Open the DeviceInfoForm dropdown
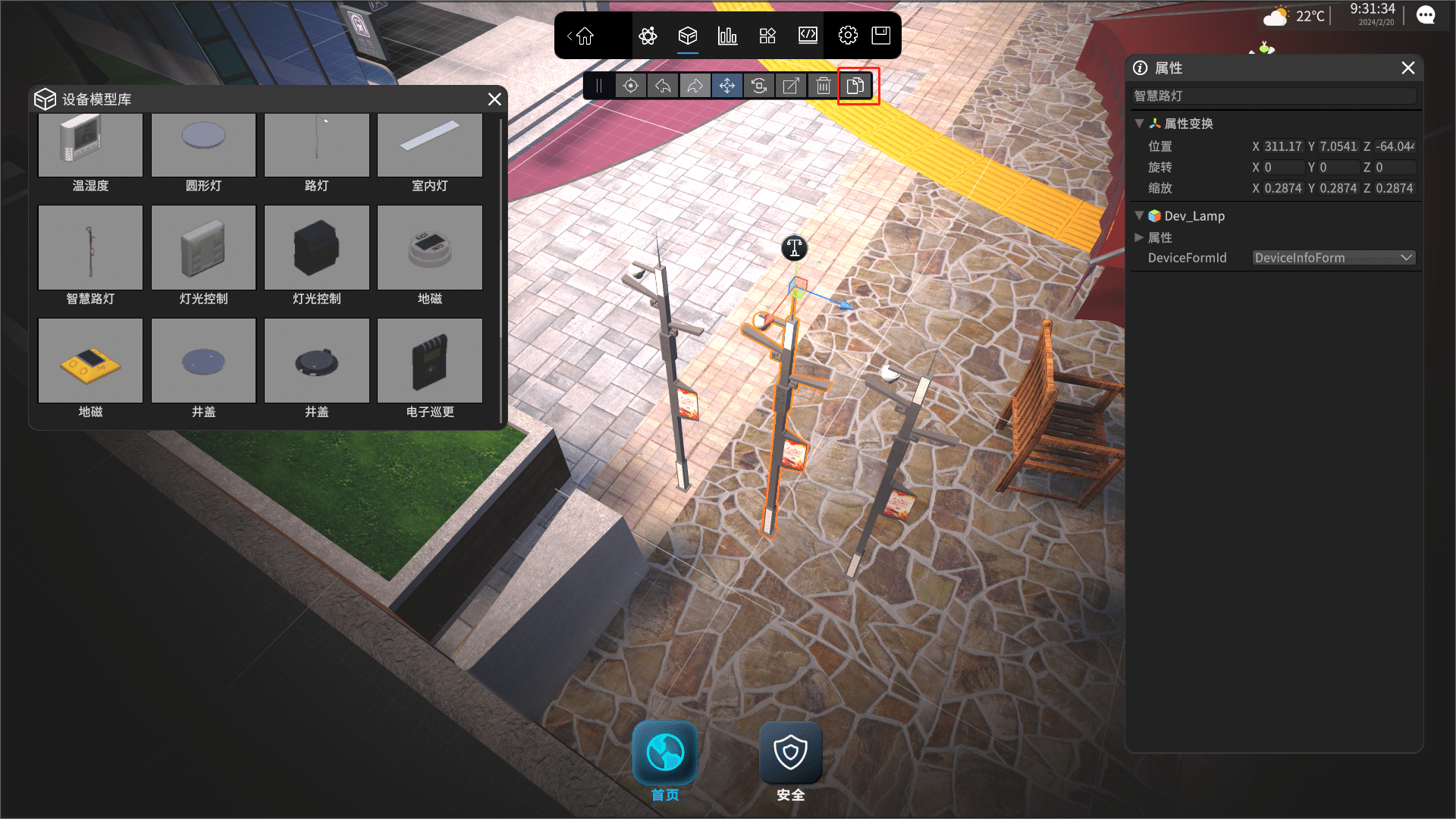This screenshot has width=1456, height=819. (1333, 258)
